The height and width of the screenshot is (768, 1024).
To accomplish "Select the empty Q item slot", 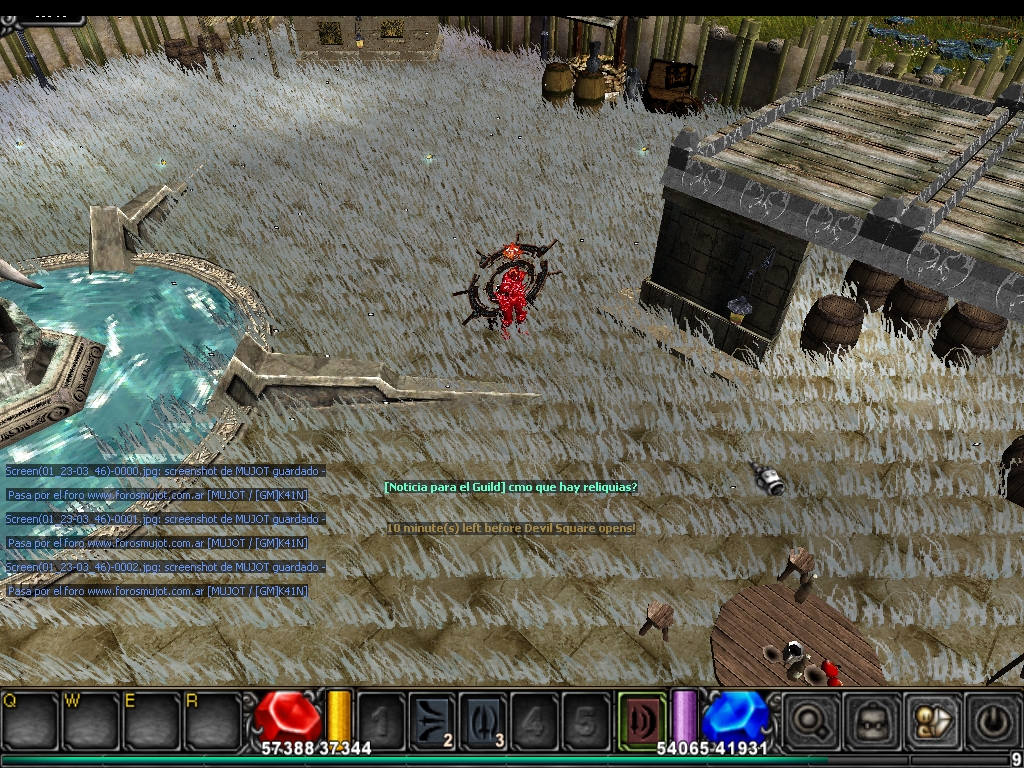I will pyautogui.click(x=29, y=719).
